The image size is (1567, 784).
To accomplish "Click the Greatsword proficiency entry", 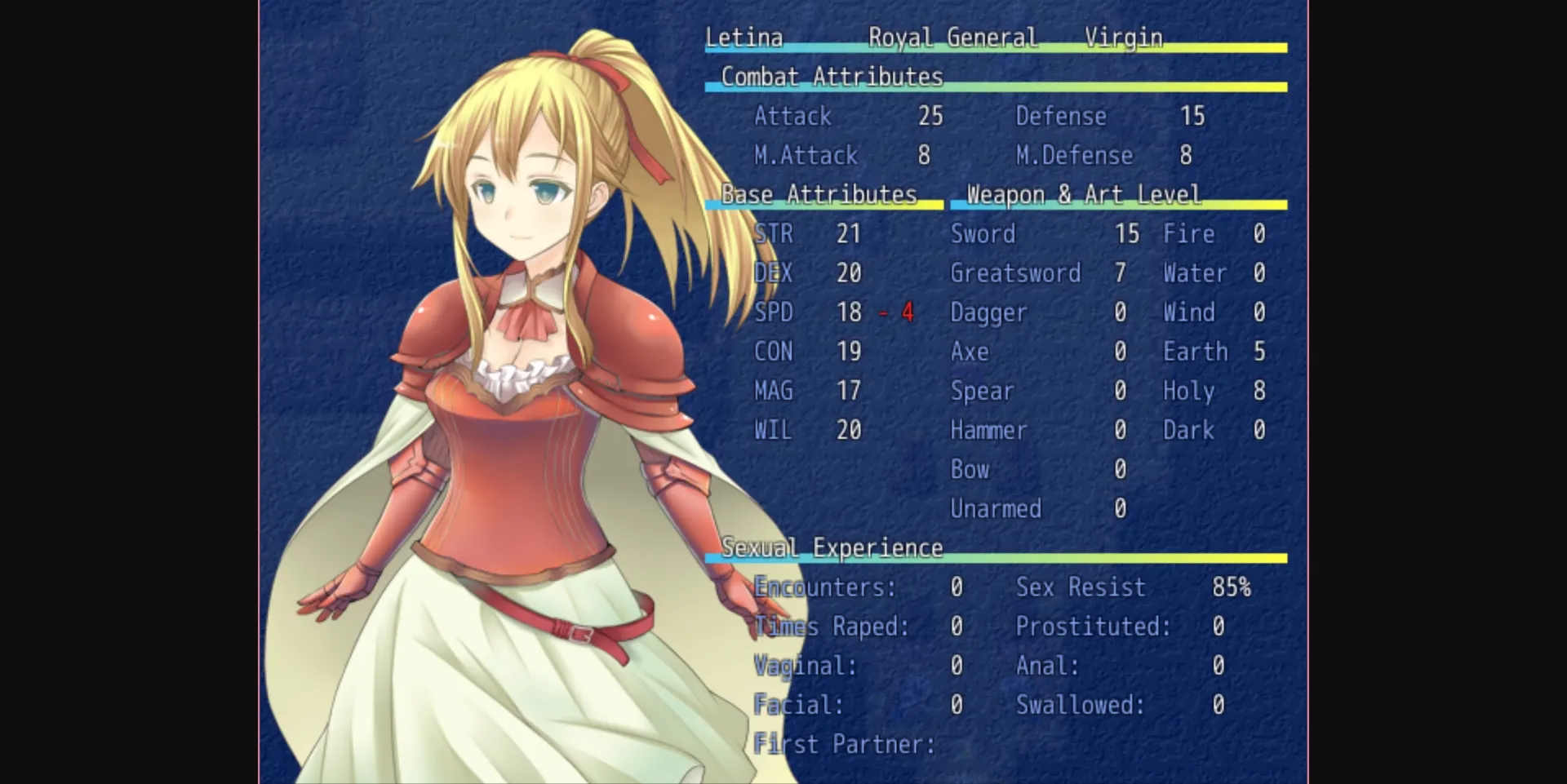I will 1017,272.
